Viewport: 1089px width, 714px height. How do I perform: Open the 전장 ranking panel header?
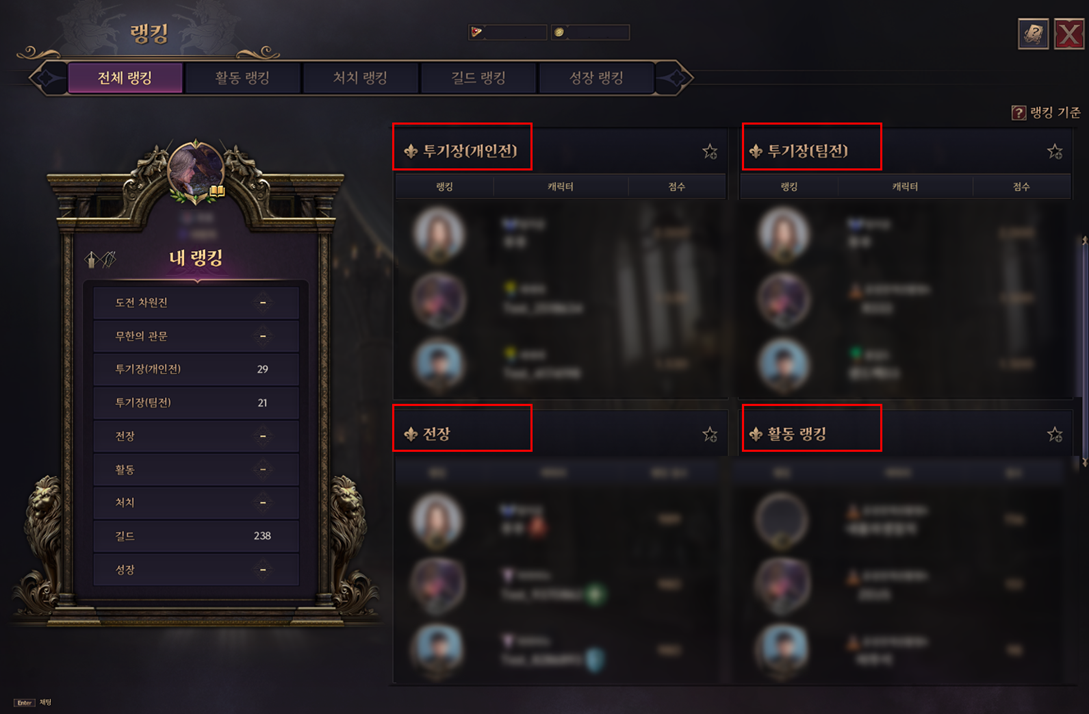click(x=436, y=434)
